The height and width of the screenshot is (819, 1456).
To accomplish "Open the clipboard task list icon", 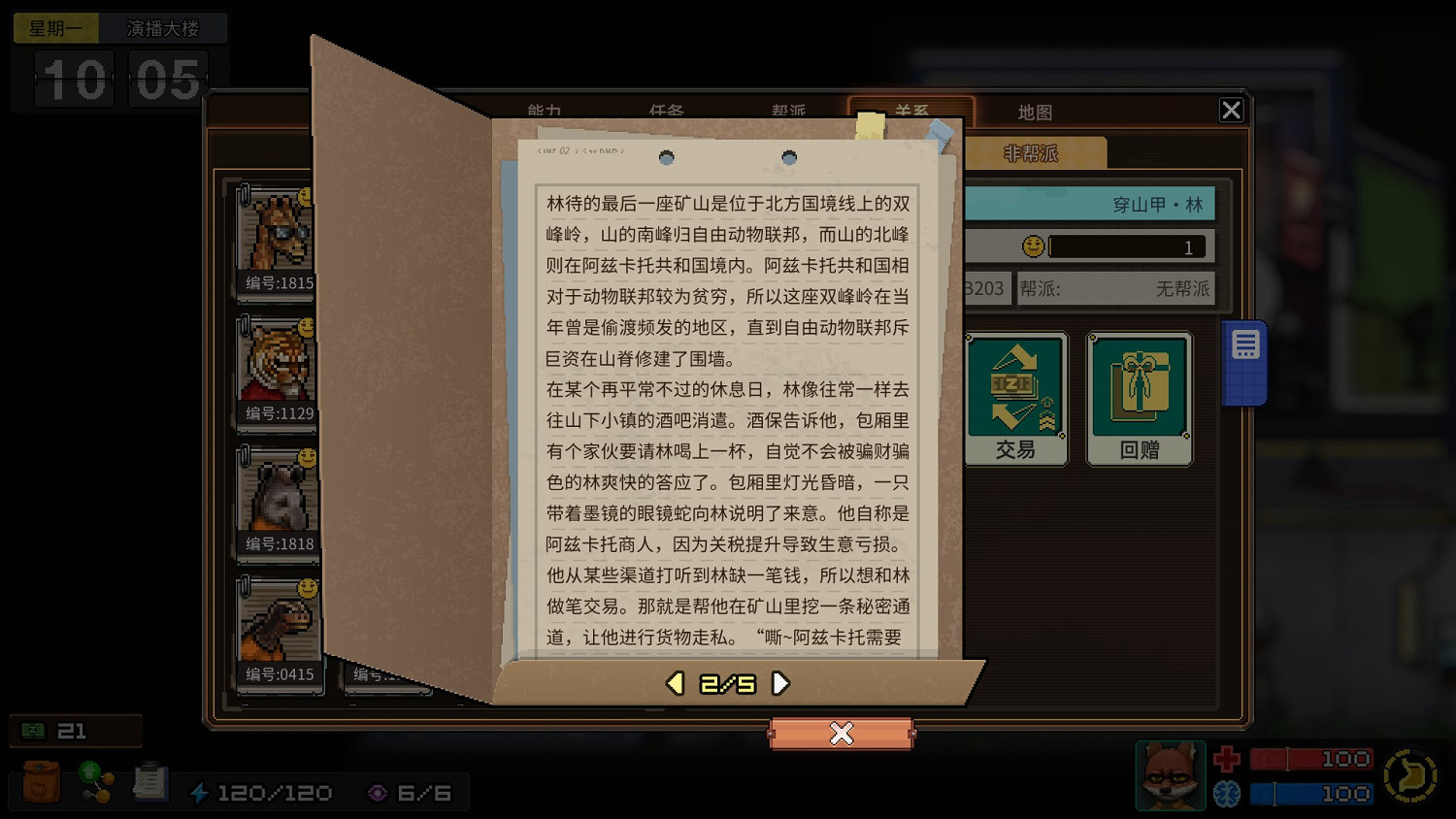I will (149, 781).
